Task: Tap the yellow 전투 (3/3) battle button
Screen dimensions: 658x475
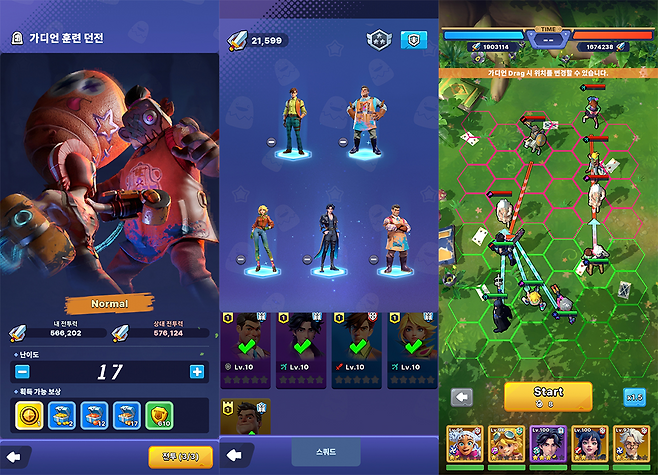Action: click(180, 456)
